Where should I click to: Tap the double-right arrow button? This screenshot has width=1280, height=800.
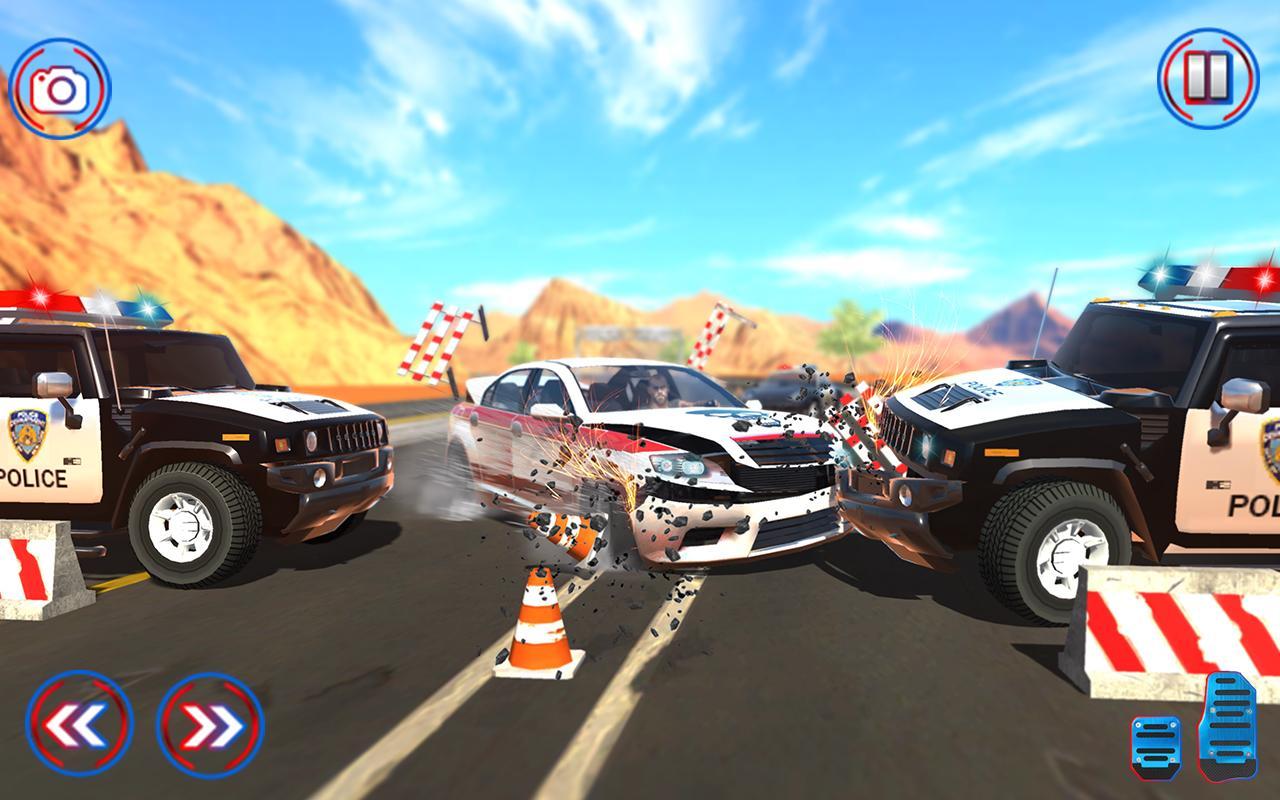205,722
